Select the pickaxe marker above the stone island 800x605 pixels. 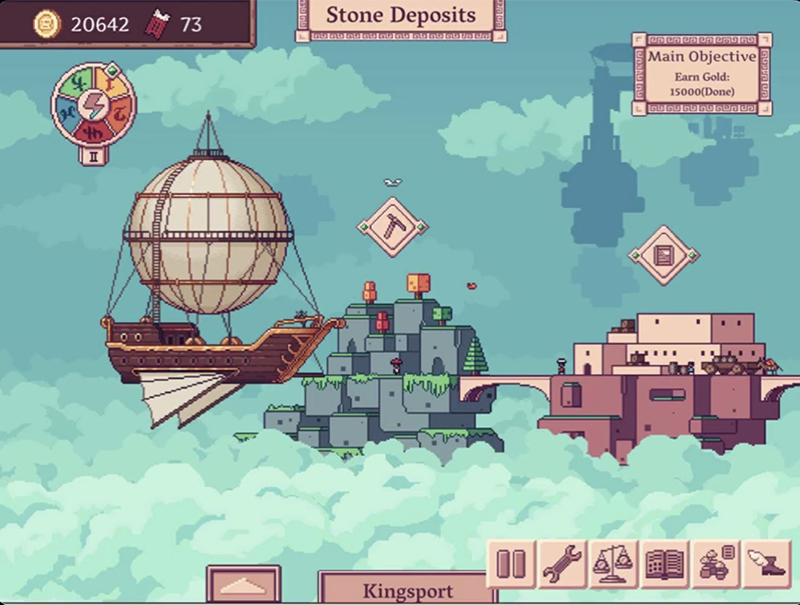[392, 226]
